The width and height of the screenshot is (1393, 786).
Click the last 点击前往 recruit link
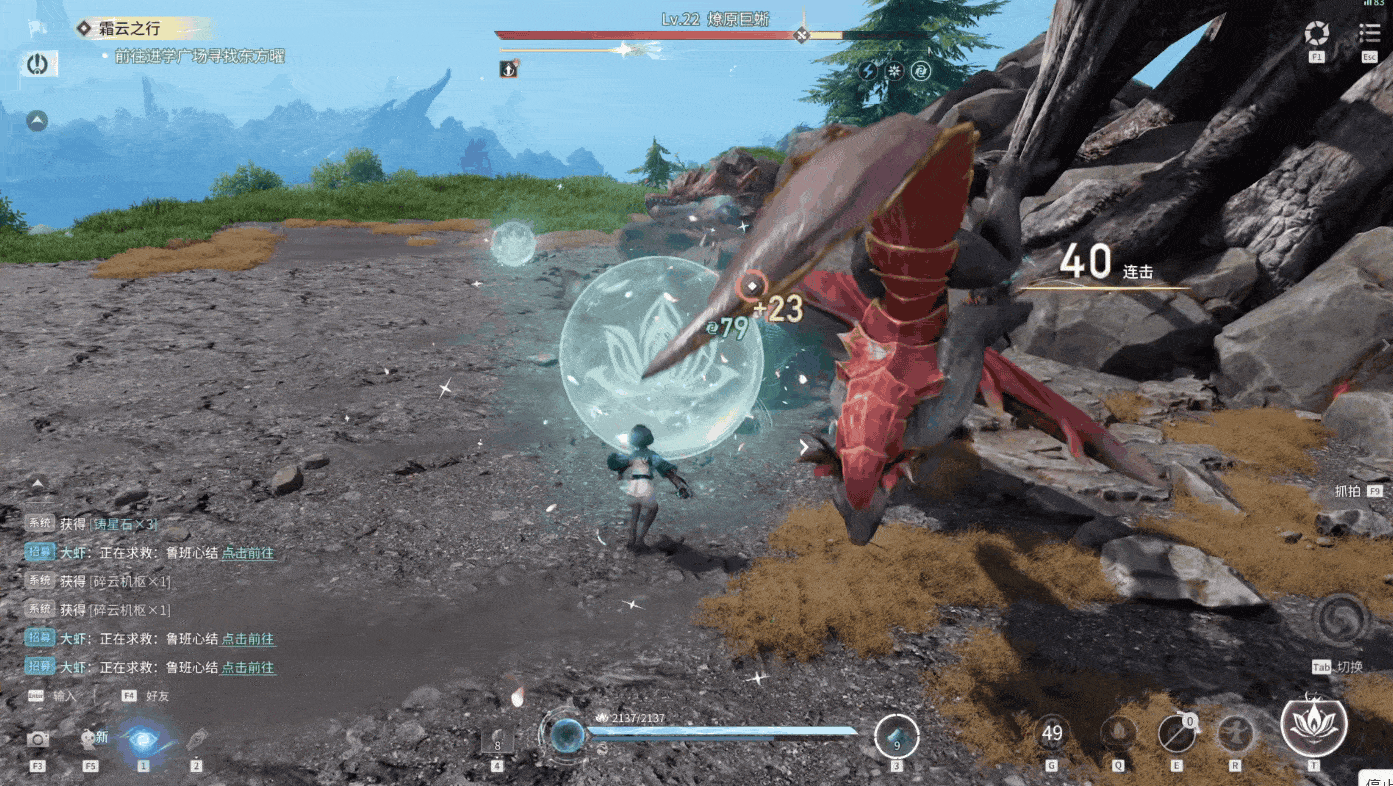(248, 667)
